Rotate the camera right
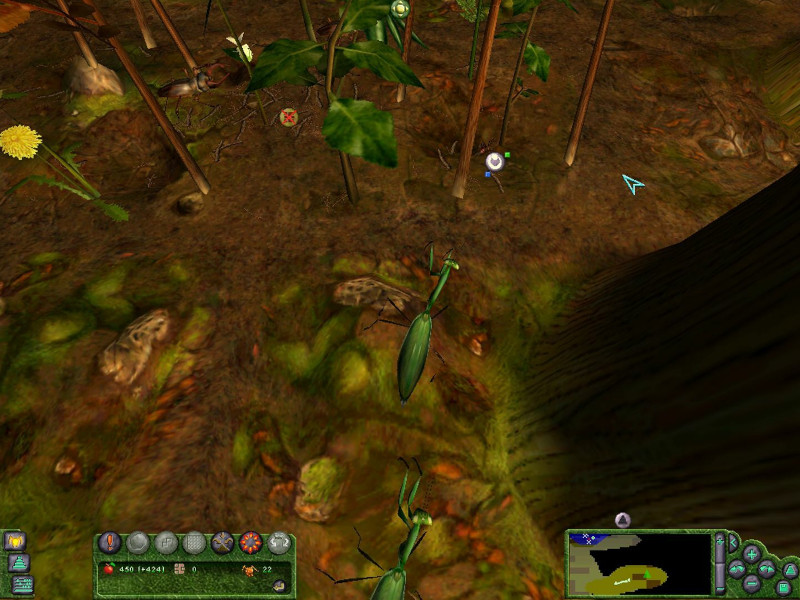800x600 pixels. [767, 569]
